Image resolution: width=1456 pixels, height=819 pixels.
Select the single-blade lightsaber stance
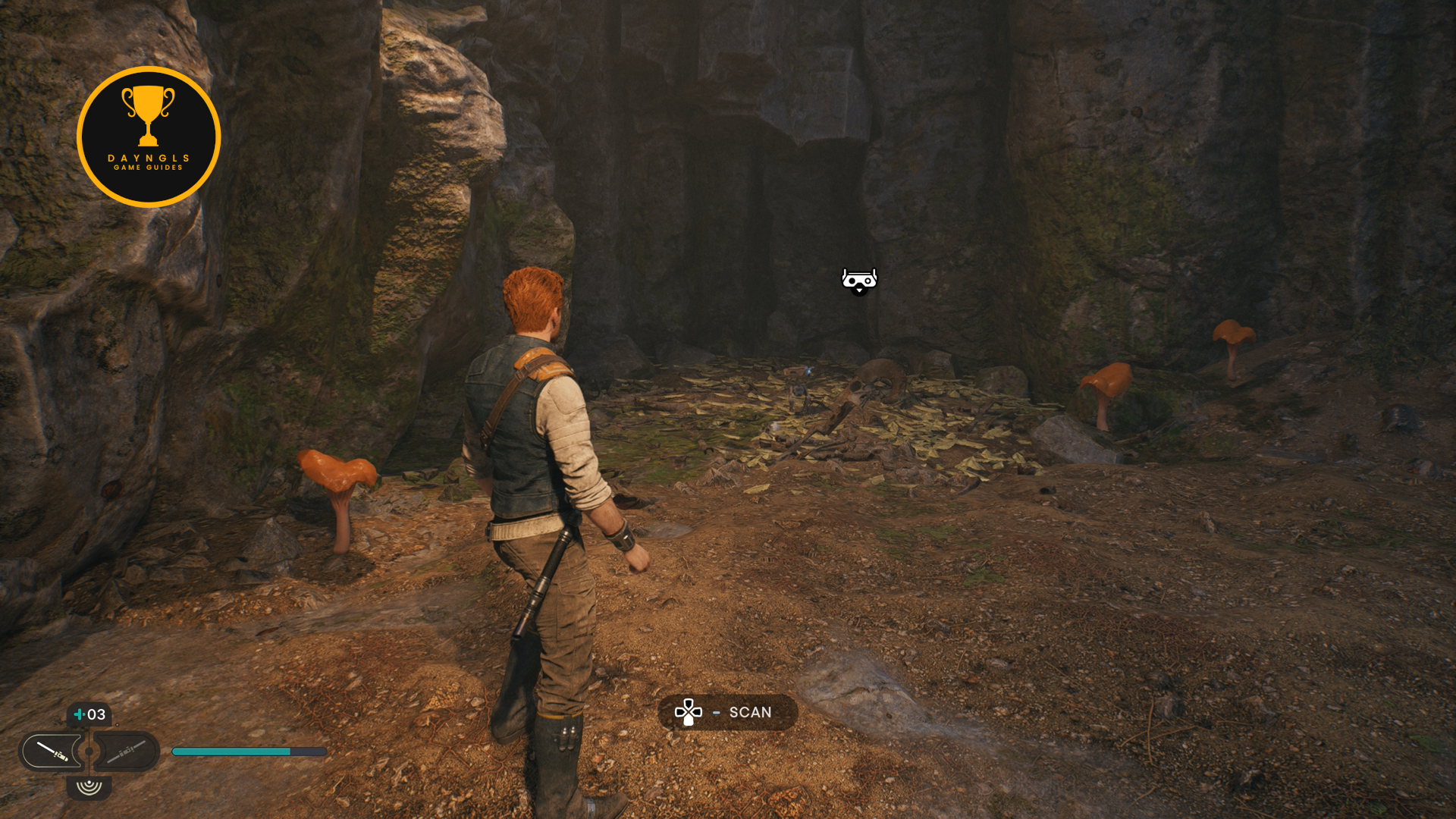(x=51, y=752)
